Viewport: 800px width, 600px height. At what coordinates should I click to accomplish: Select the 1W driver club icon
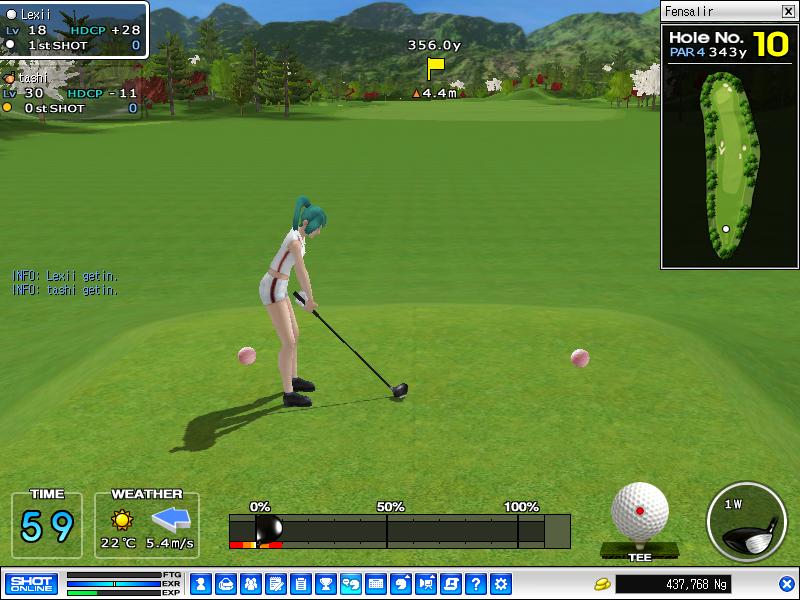click(x=747, y=520)
